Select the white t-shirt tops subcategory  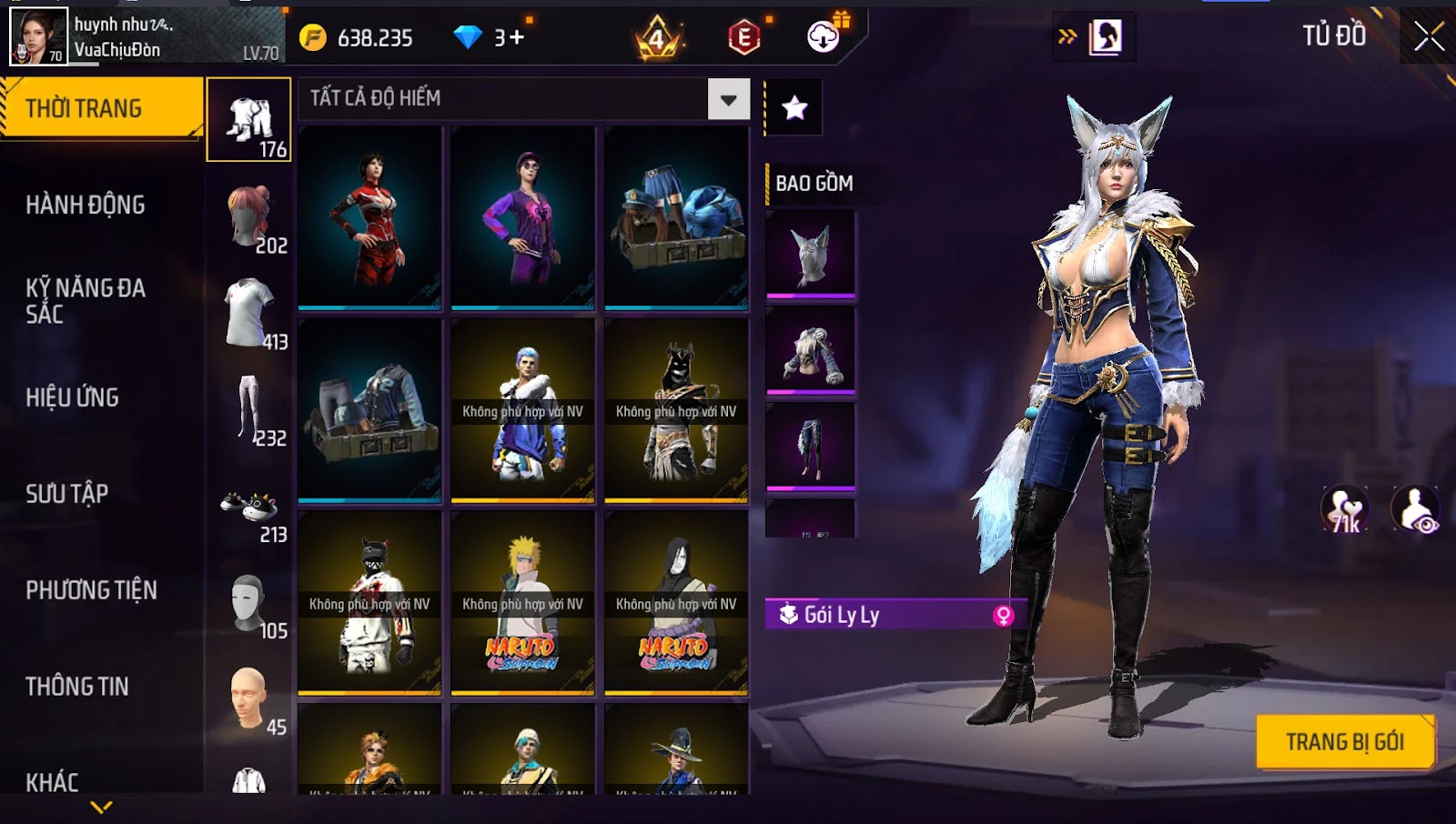pos(249,314)
